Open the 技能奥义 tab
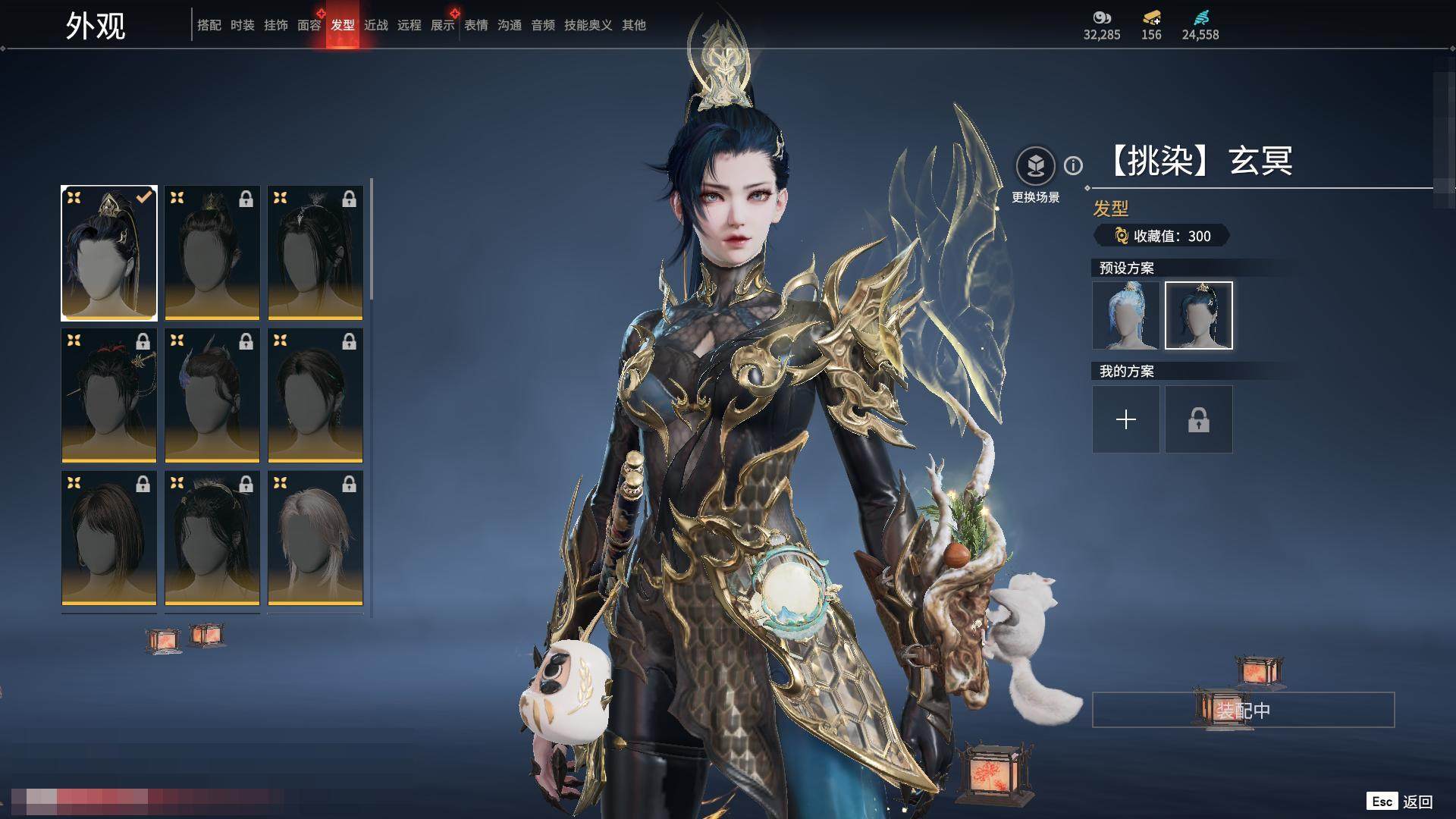The width and height of the screenshot is (1456, 819). pos(588,25)
